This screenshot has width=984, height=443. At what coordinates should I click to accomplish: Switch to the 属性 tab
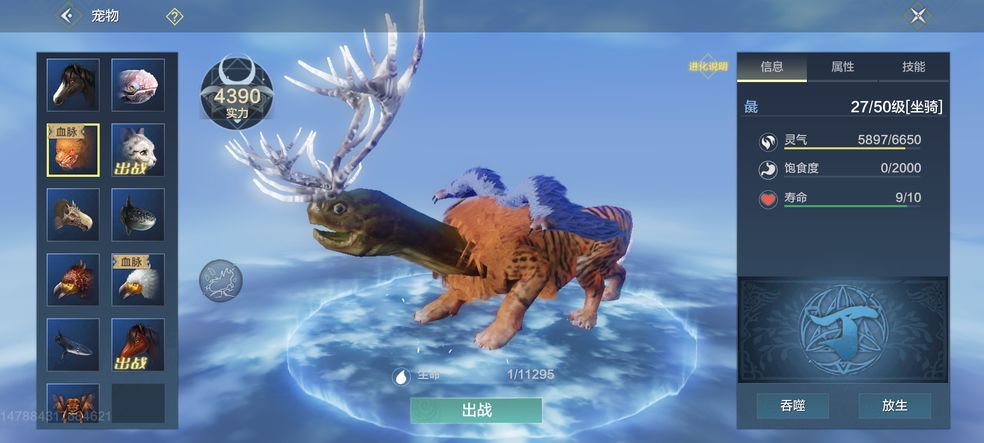point(842,67)
